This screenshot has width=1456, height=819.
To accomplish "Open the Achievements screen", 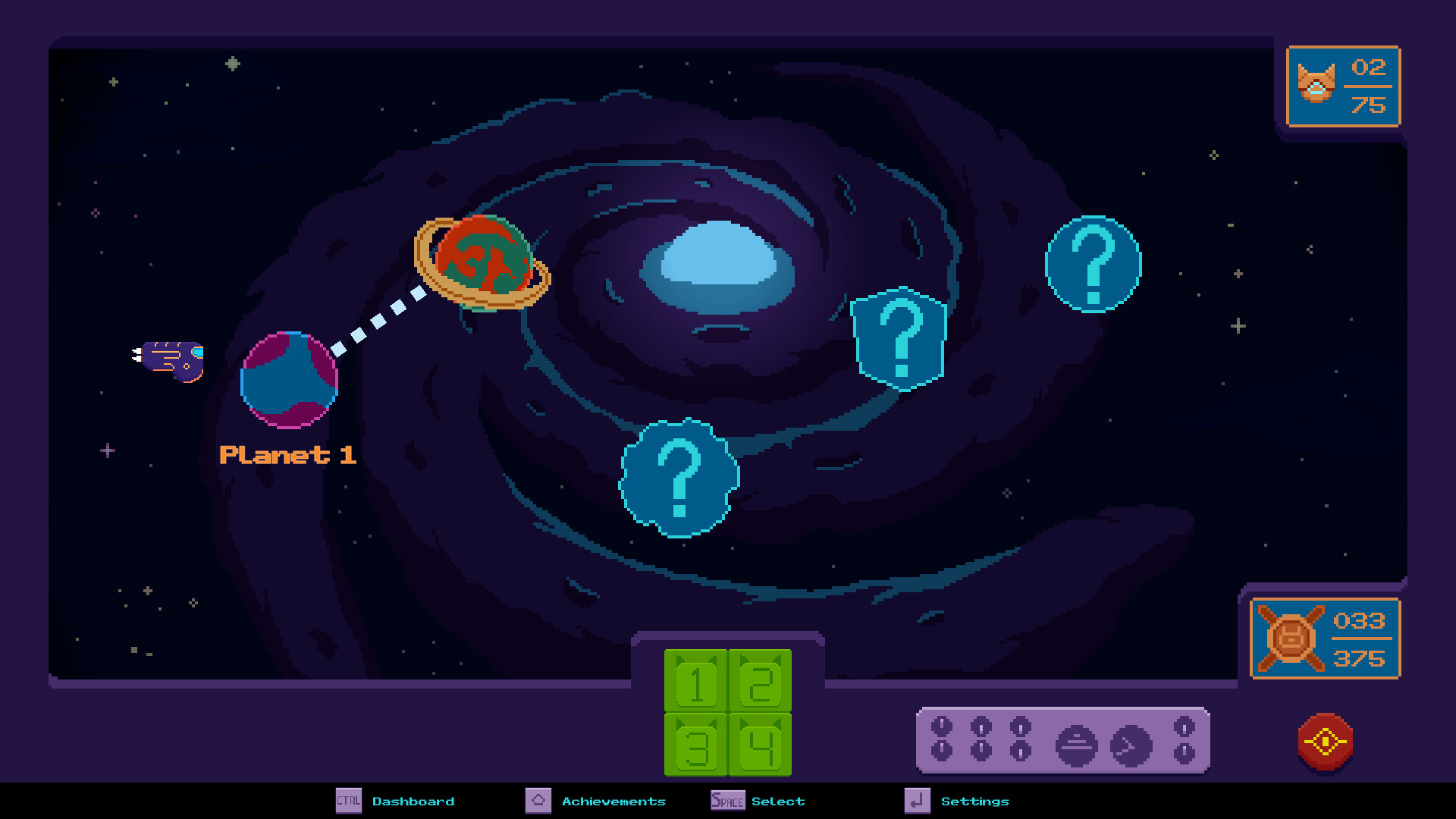I will (613, 801).
